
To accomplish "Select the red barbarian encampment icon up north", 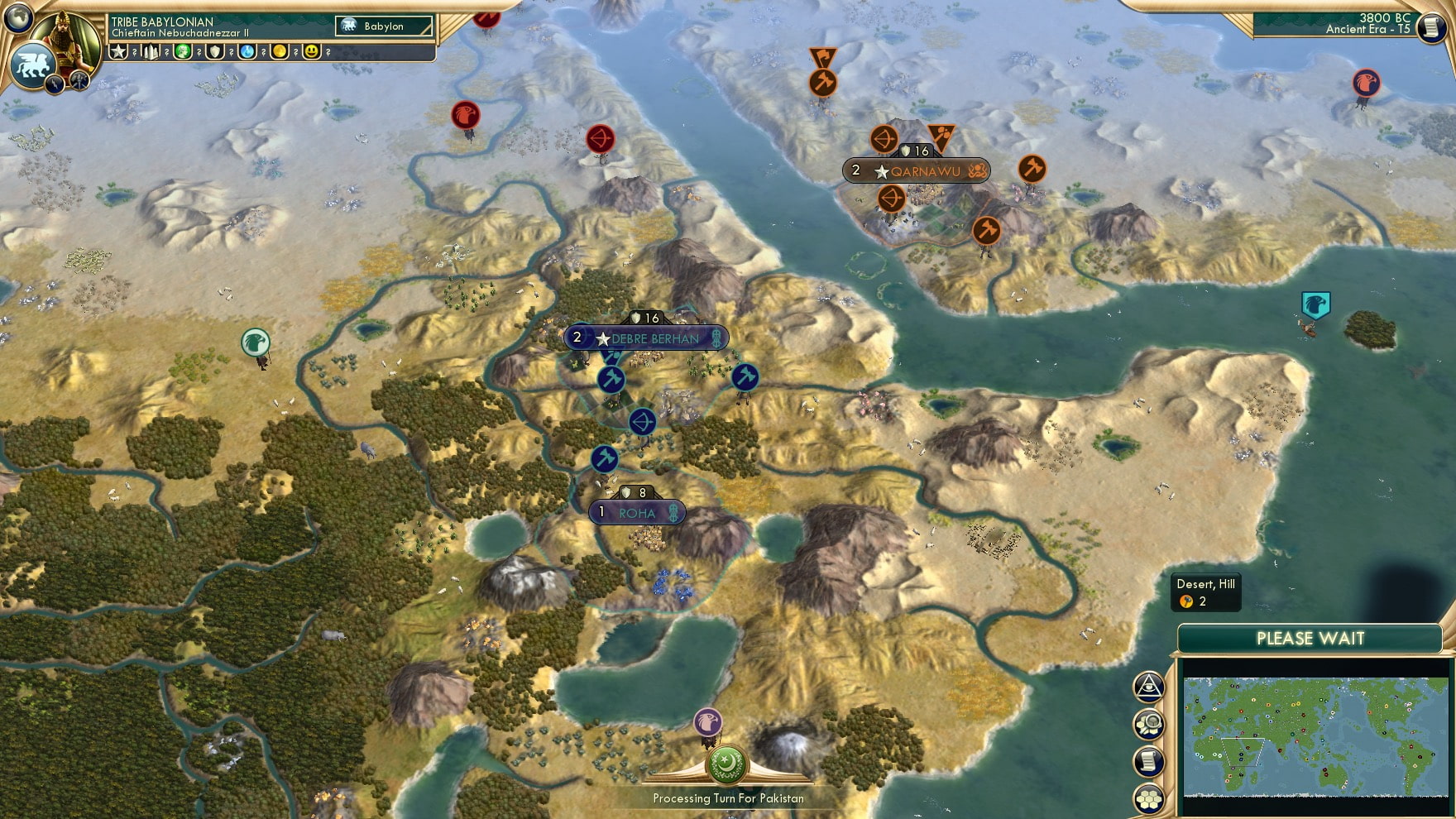I will point(466,116).
